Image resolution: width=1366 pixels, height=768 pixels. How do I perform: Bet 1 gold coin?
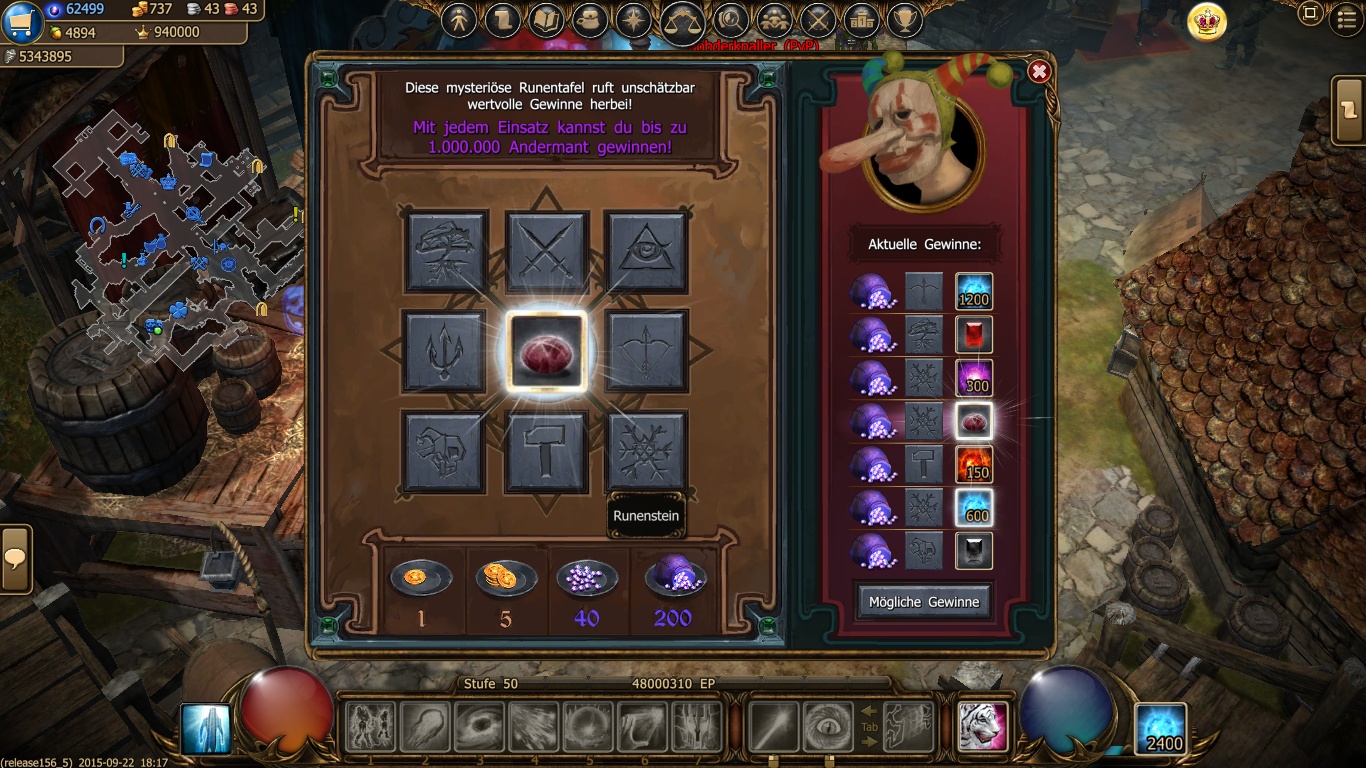click(x=421, y=578)
